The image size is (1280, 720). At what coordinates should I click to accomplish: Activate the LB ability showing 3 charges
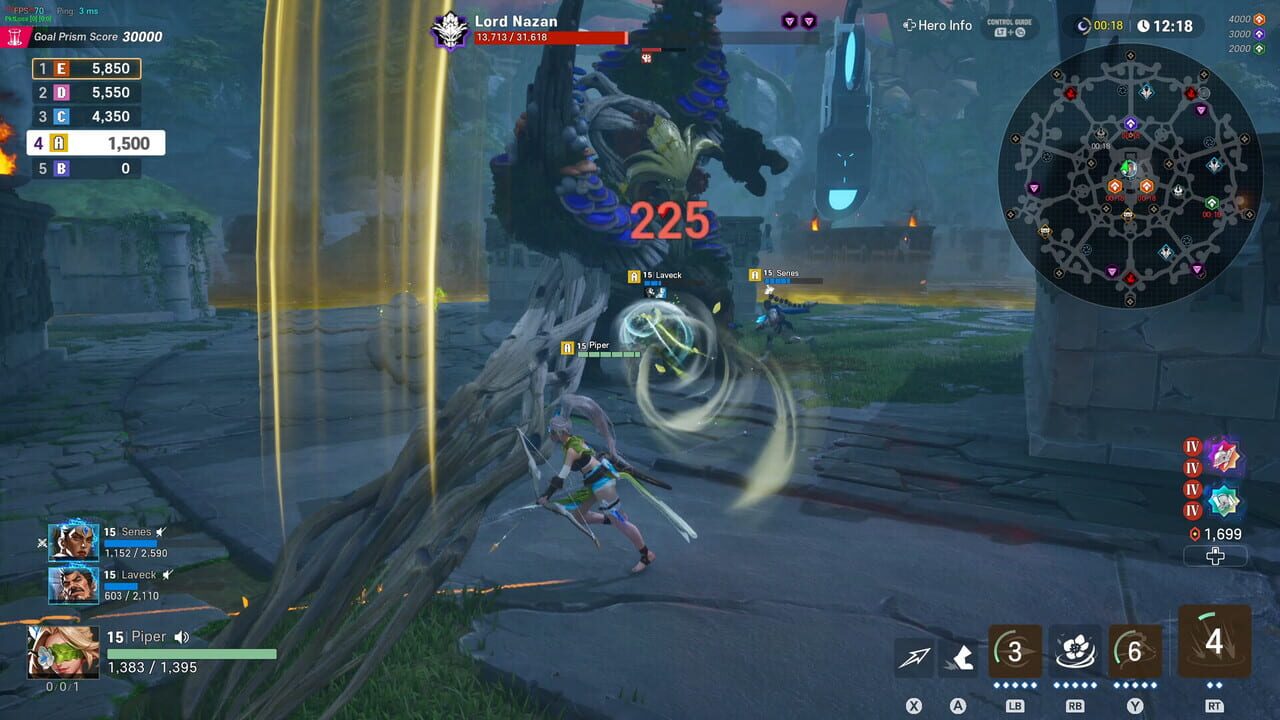tap(1014, 650)
